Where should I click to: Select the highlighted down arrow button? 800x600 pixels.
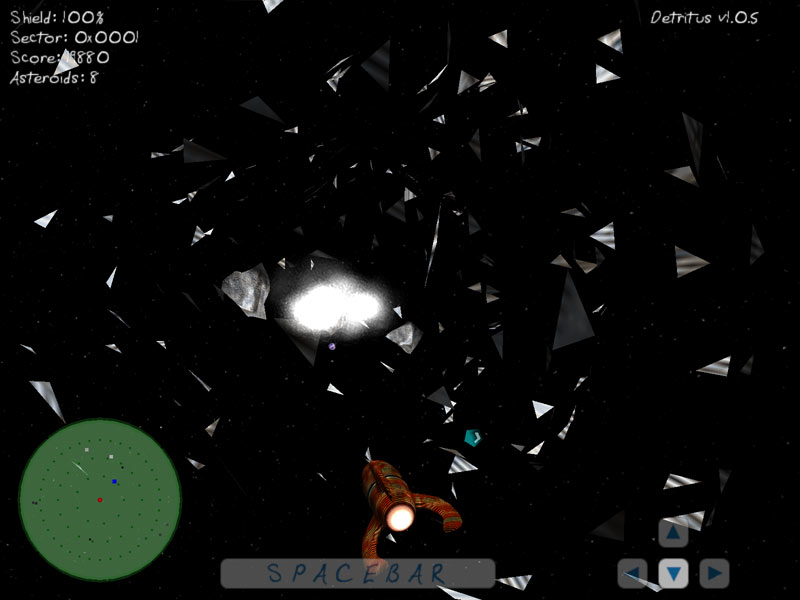pos(673,573)
